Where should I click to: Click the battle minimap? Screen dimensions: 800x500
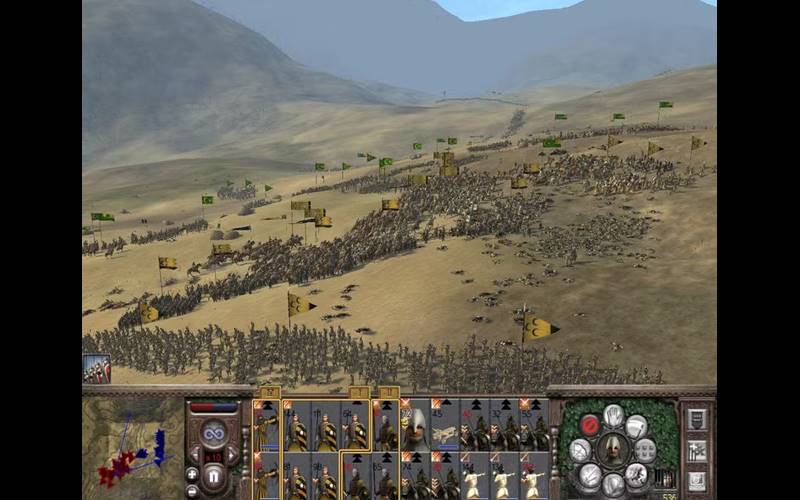click(132, 449)
